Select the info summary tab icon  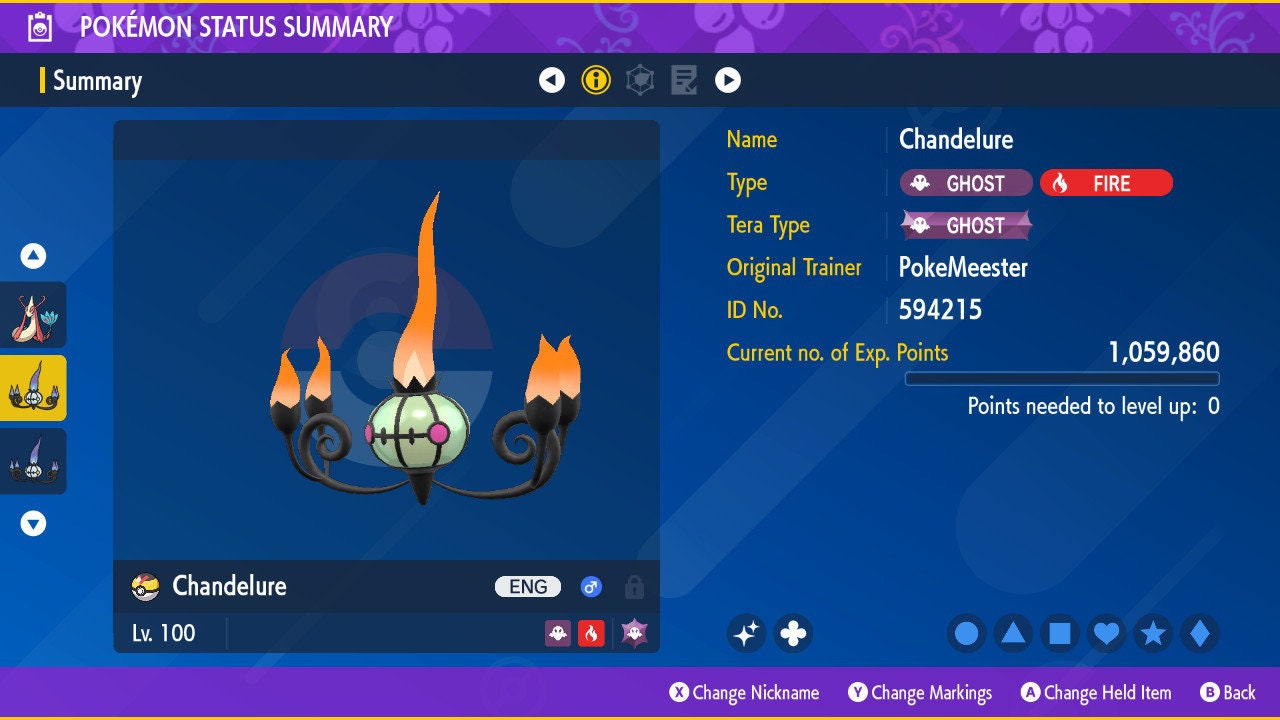(596, 81)
